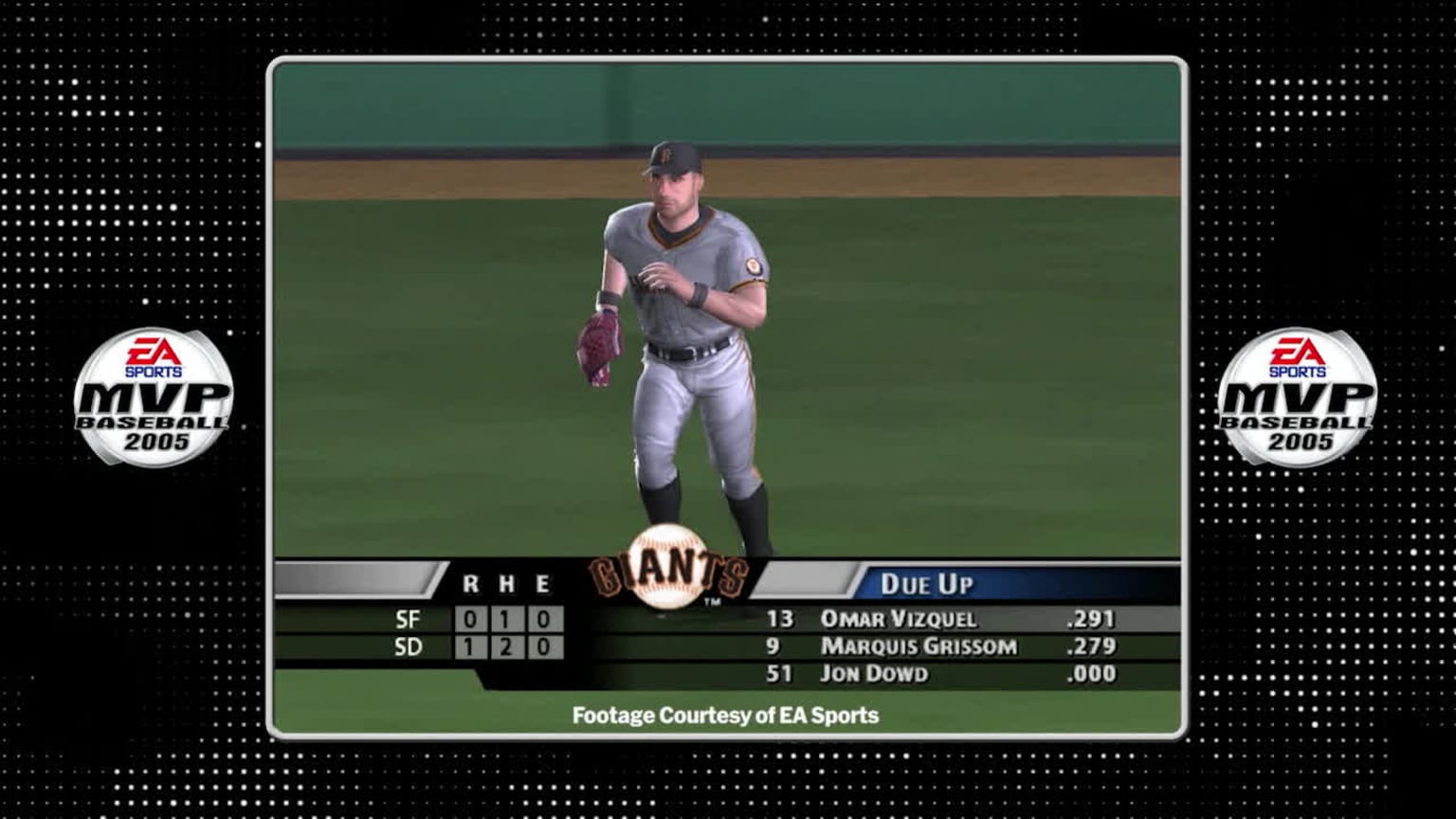Expand Jon Dowd's player entry
Screen dimensions: 1456x819
click(876, 674)
